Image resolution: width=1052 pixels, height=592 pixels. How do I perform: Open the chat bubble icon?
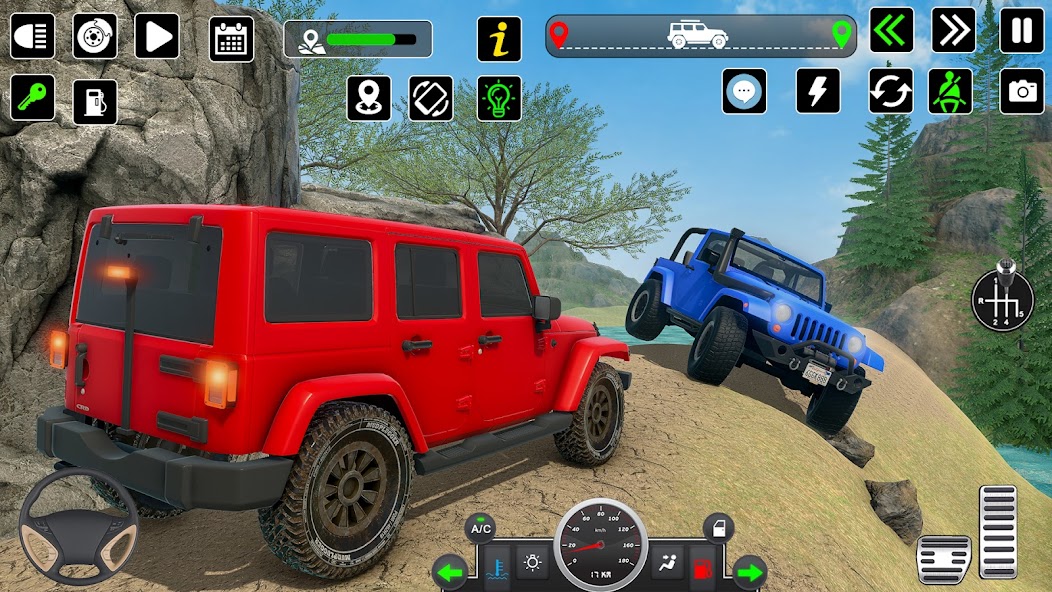coord(744,91)
